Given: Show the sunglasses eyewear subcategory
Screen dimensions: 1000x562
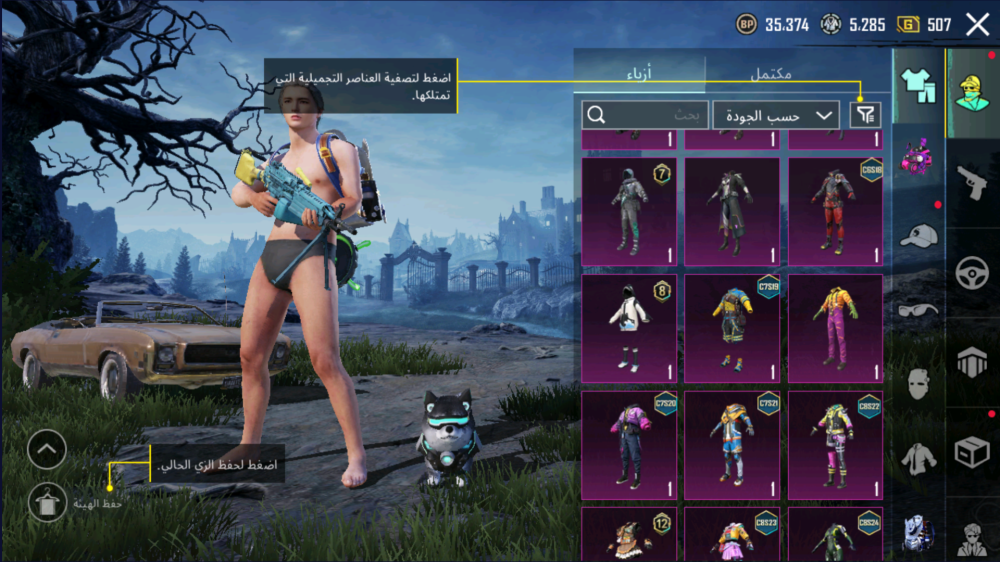Looking at the screenshot, I should tap(918, 310).
